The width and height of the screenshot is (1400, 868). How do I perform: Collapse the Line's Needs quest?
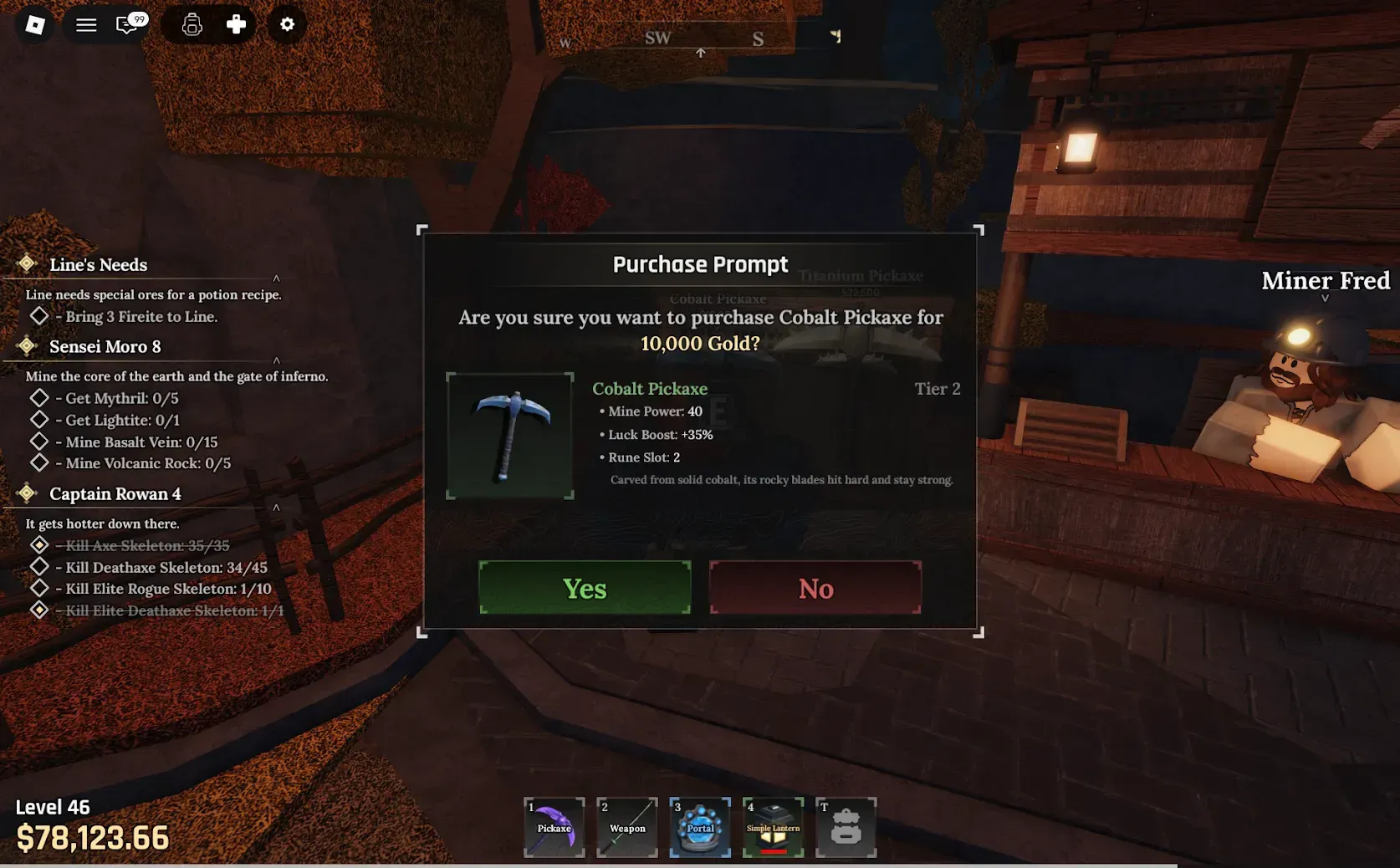[x=276, y=278]
